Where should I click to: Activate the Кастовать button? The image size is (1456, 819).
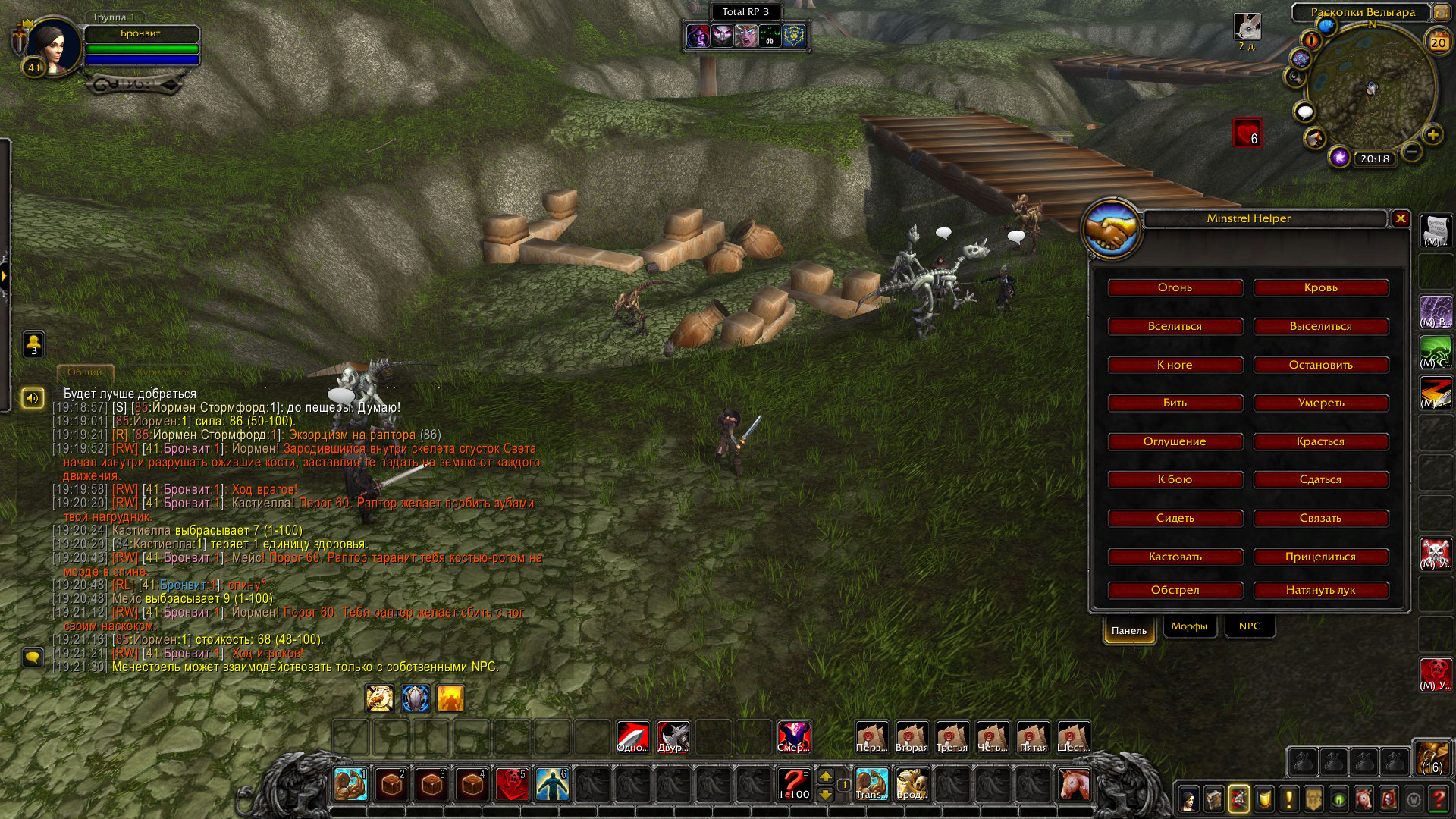1175,557
